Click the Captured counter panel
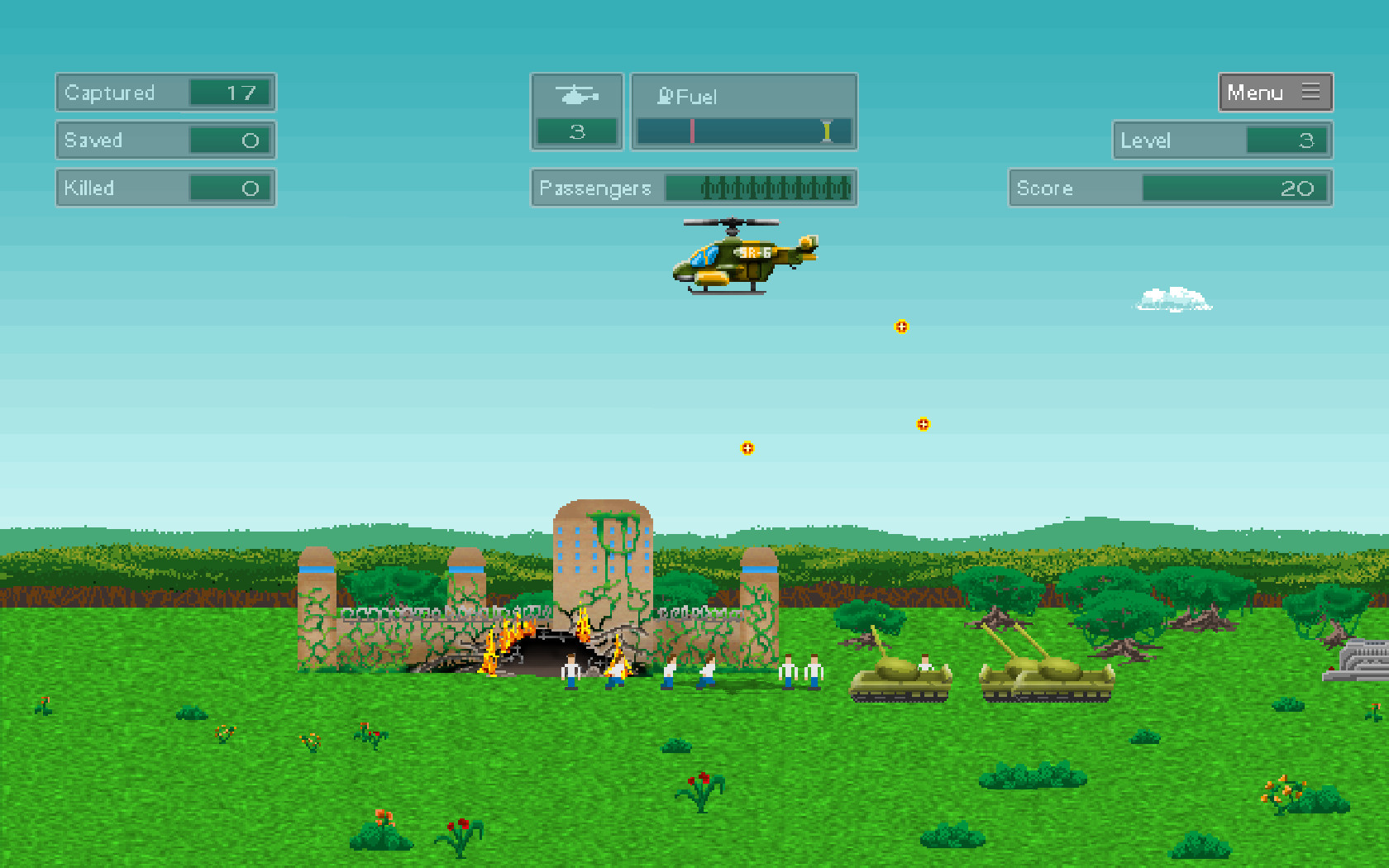 click(165, 93)
